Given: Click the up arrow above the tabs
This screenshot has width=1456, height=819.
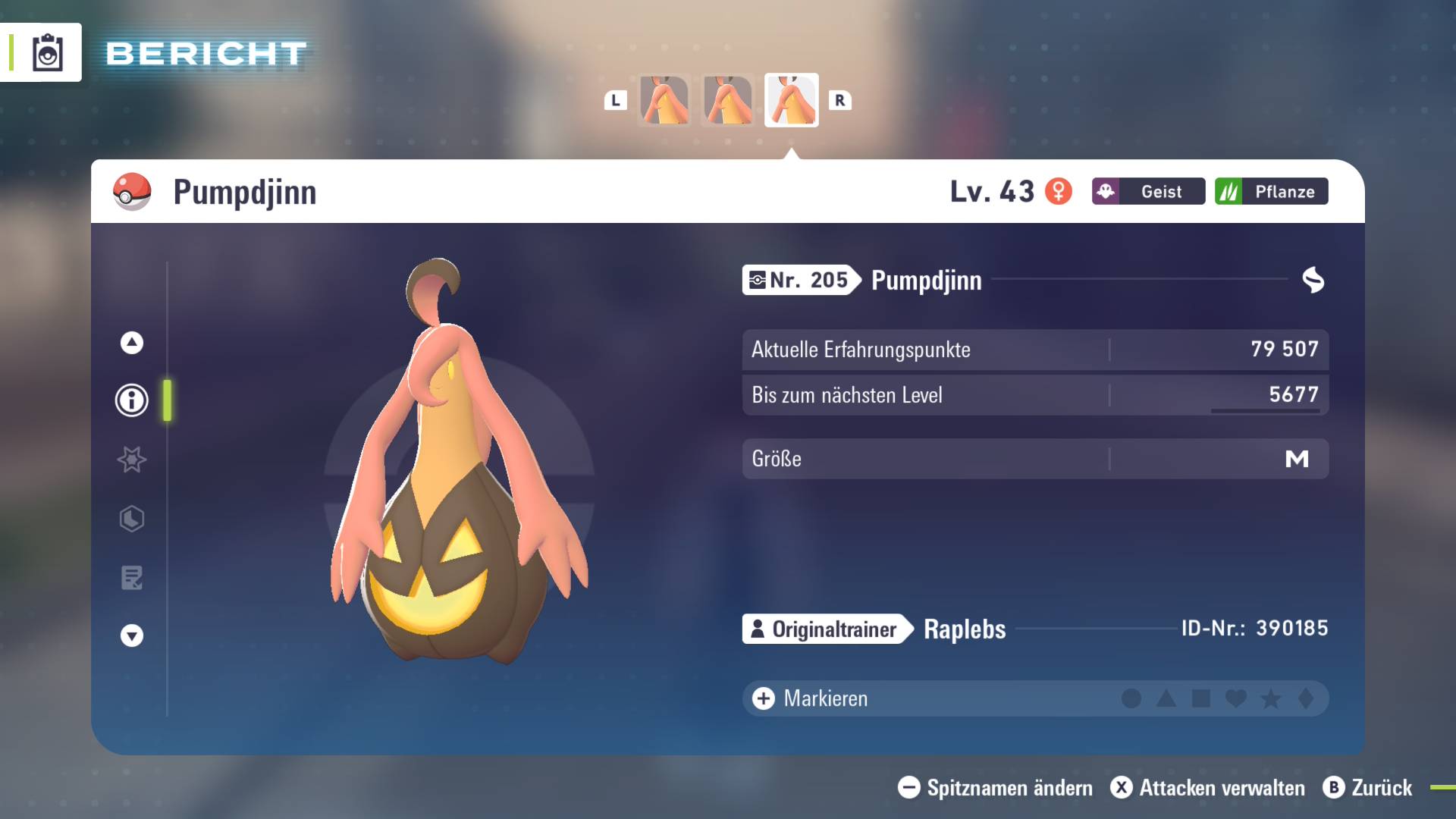Looking at the screenshot, I should coord(132,343).
